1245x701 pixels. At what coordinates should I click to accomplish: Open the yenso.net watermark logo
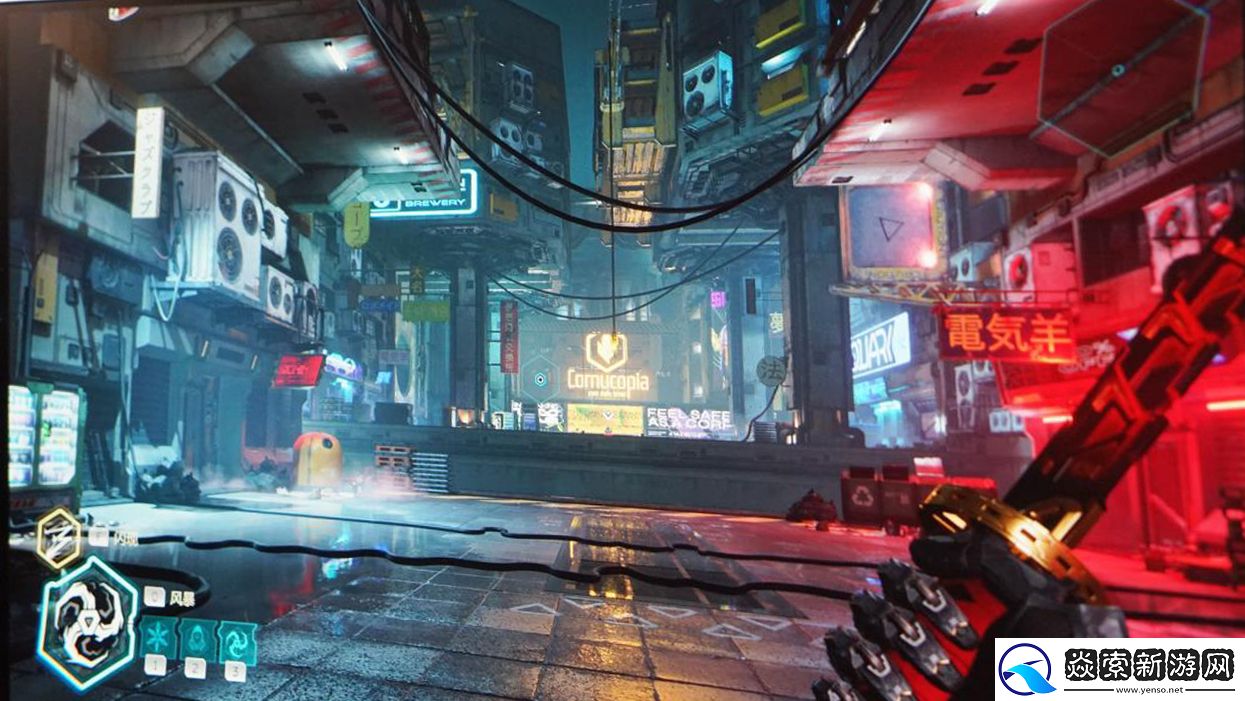click(x=1119, y=669)
